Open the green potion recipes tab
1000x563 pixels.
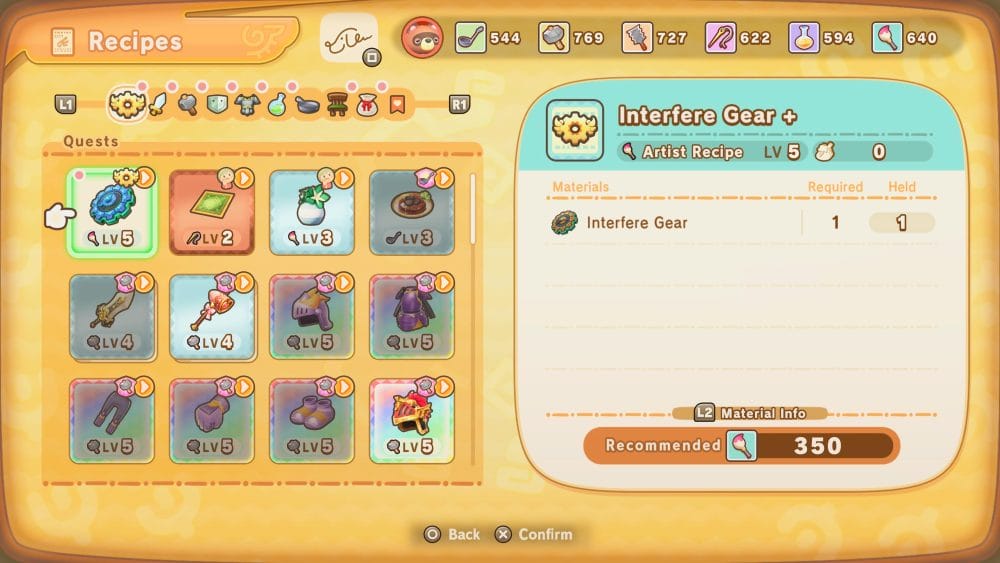point(277,103)
